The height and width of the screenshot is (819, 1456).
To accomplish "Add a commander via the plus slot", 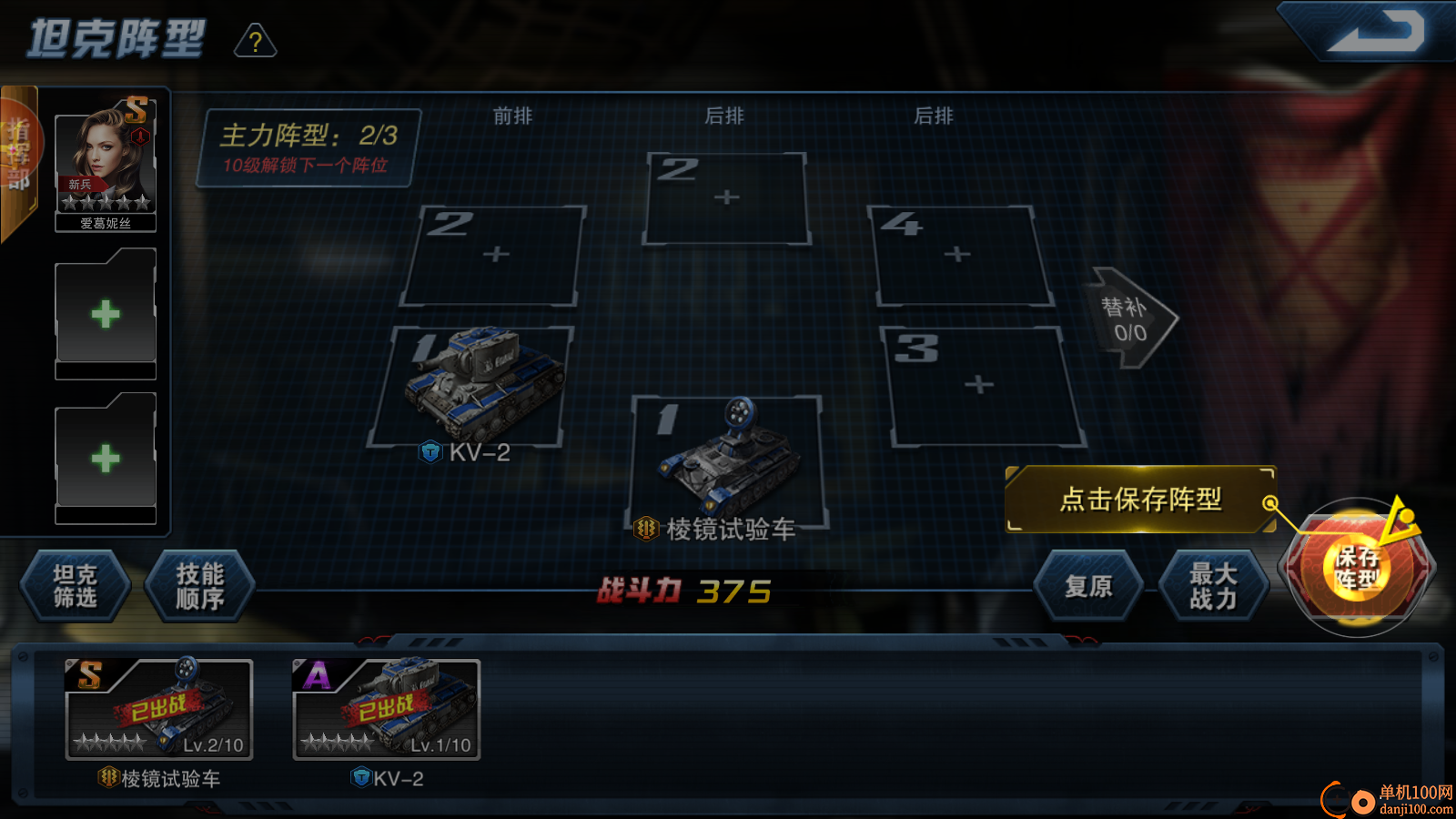I will click(106, 312).
